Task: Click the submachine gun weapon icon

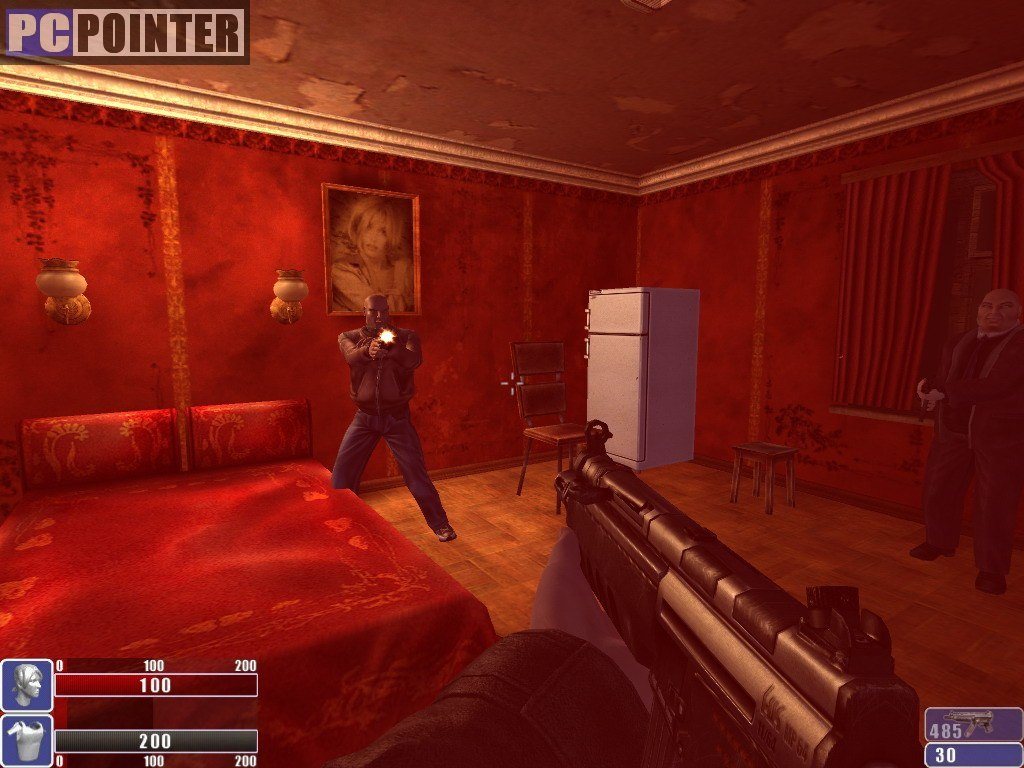Action: tap(968, 721)
